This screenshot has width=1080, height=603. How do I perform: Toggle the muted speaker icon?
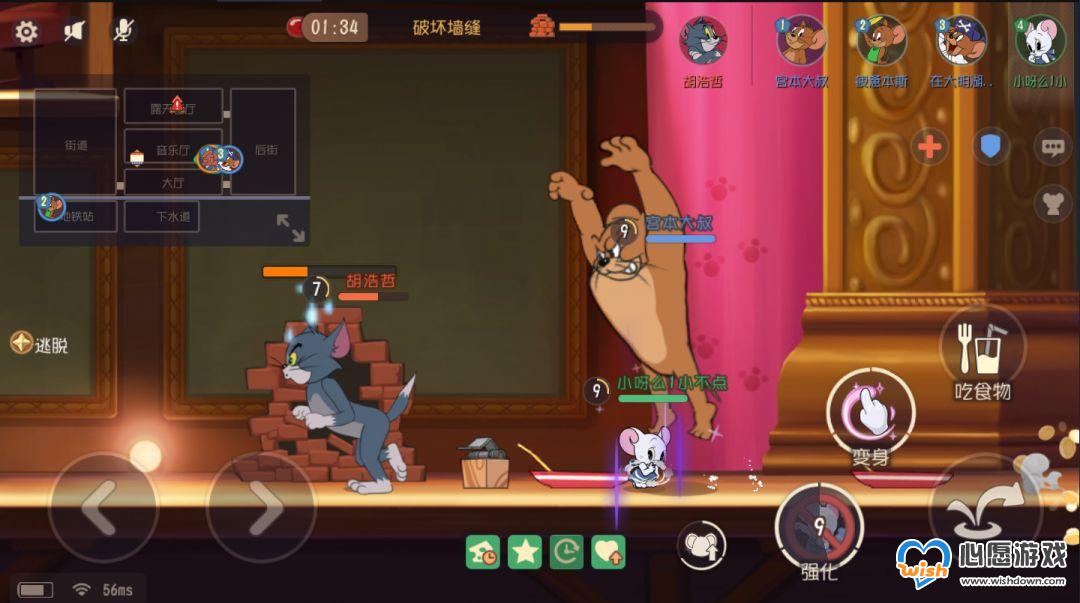click(x=74, y=31)
